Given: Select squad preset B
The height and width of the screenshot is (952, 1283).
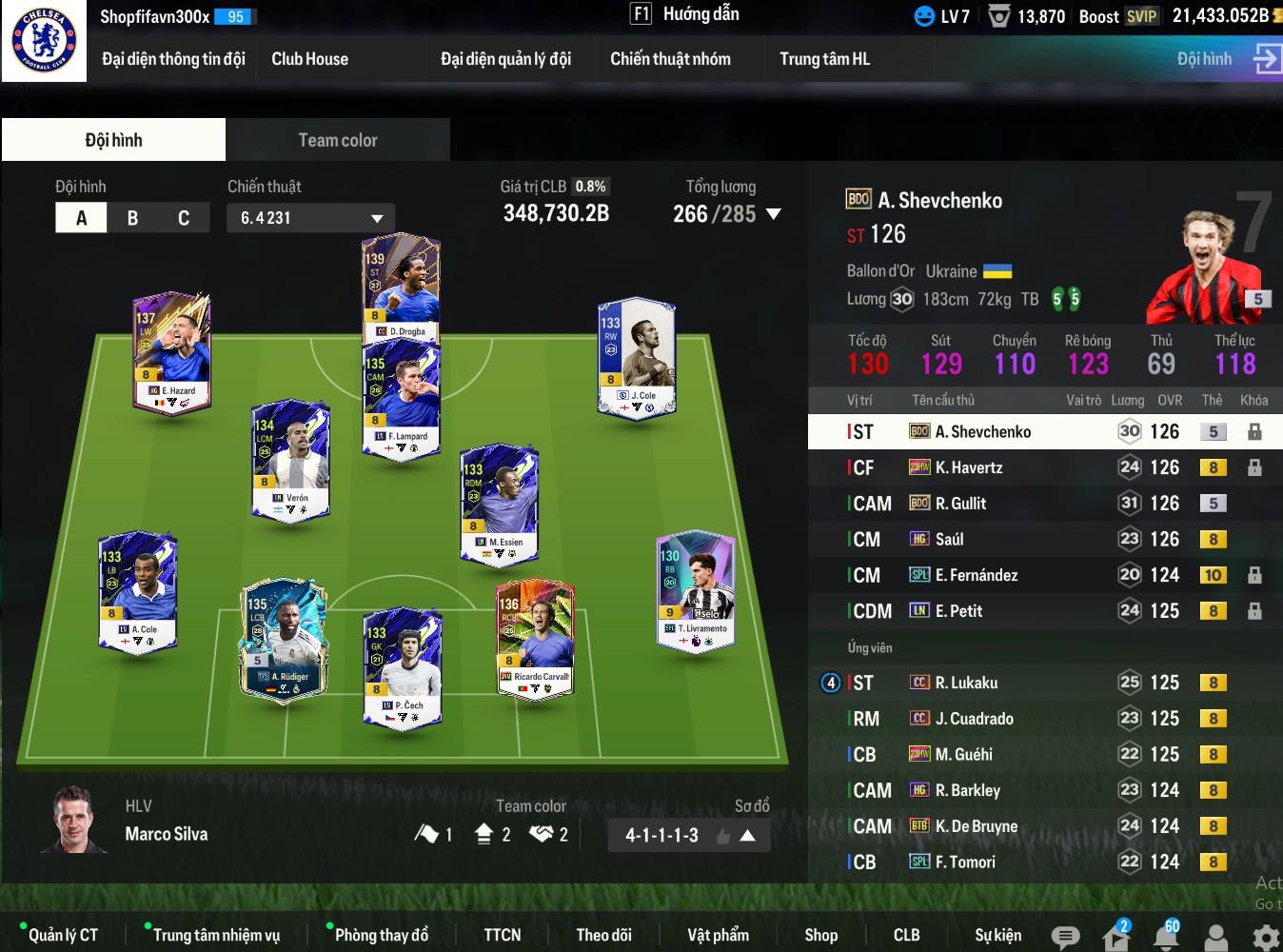Looking at the screenshot, I should (132, 218).
